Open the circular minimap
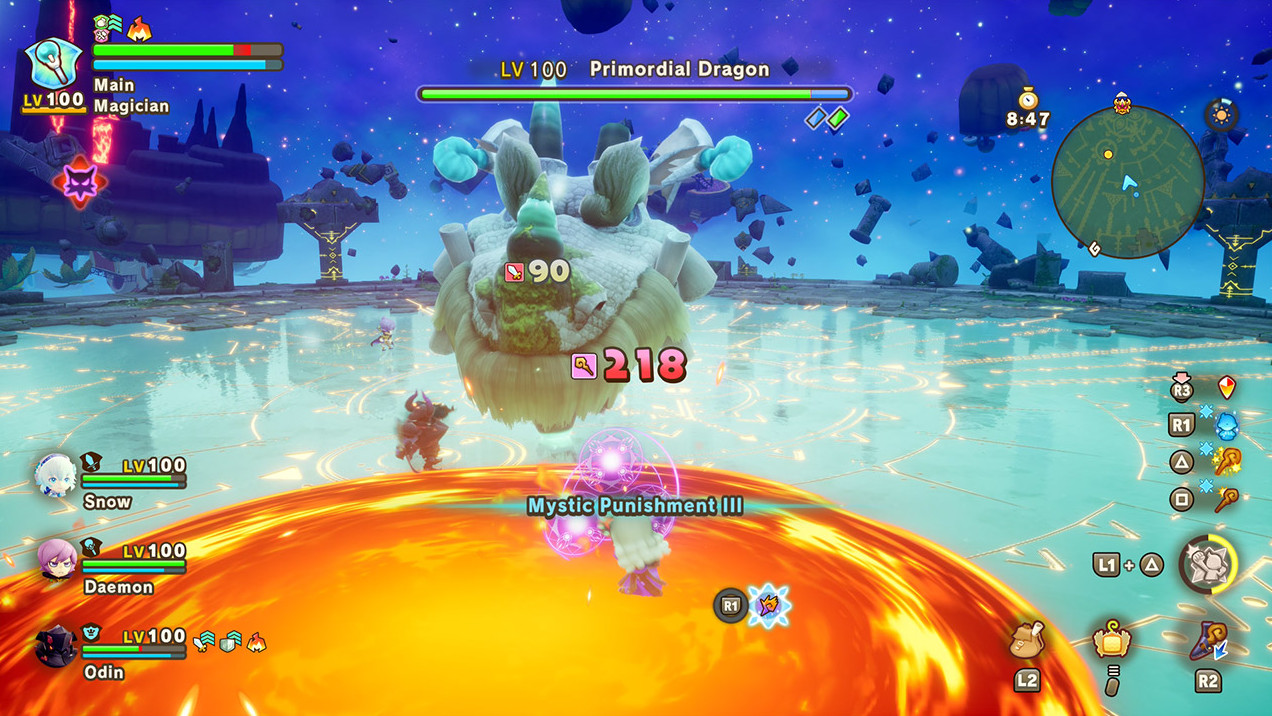This screenshot has width=1272, height=716. click(x=1127, y=181)
